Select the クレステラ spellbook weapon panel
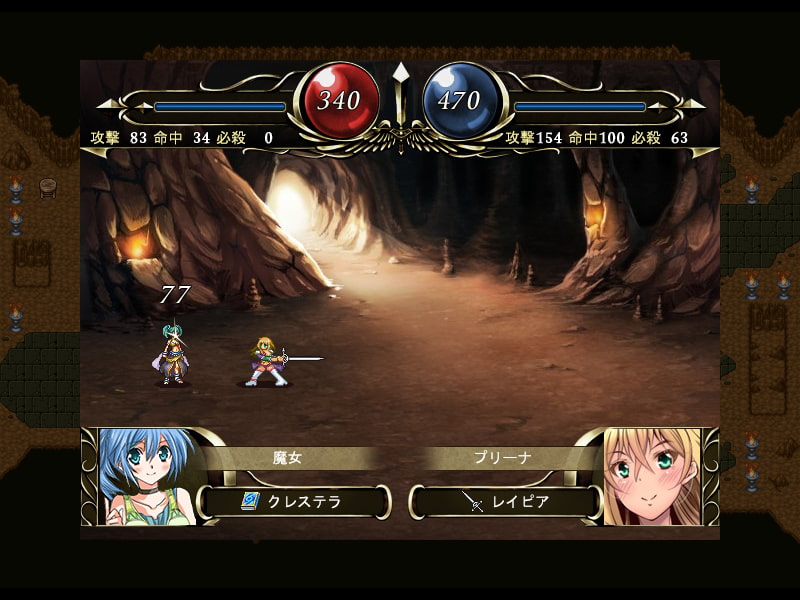The height and width of the screenshot is (600, 800). click(294, 501)
